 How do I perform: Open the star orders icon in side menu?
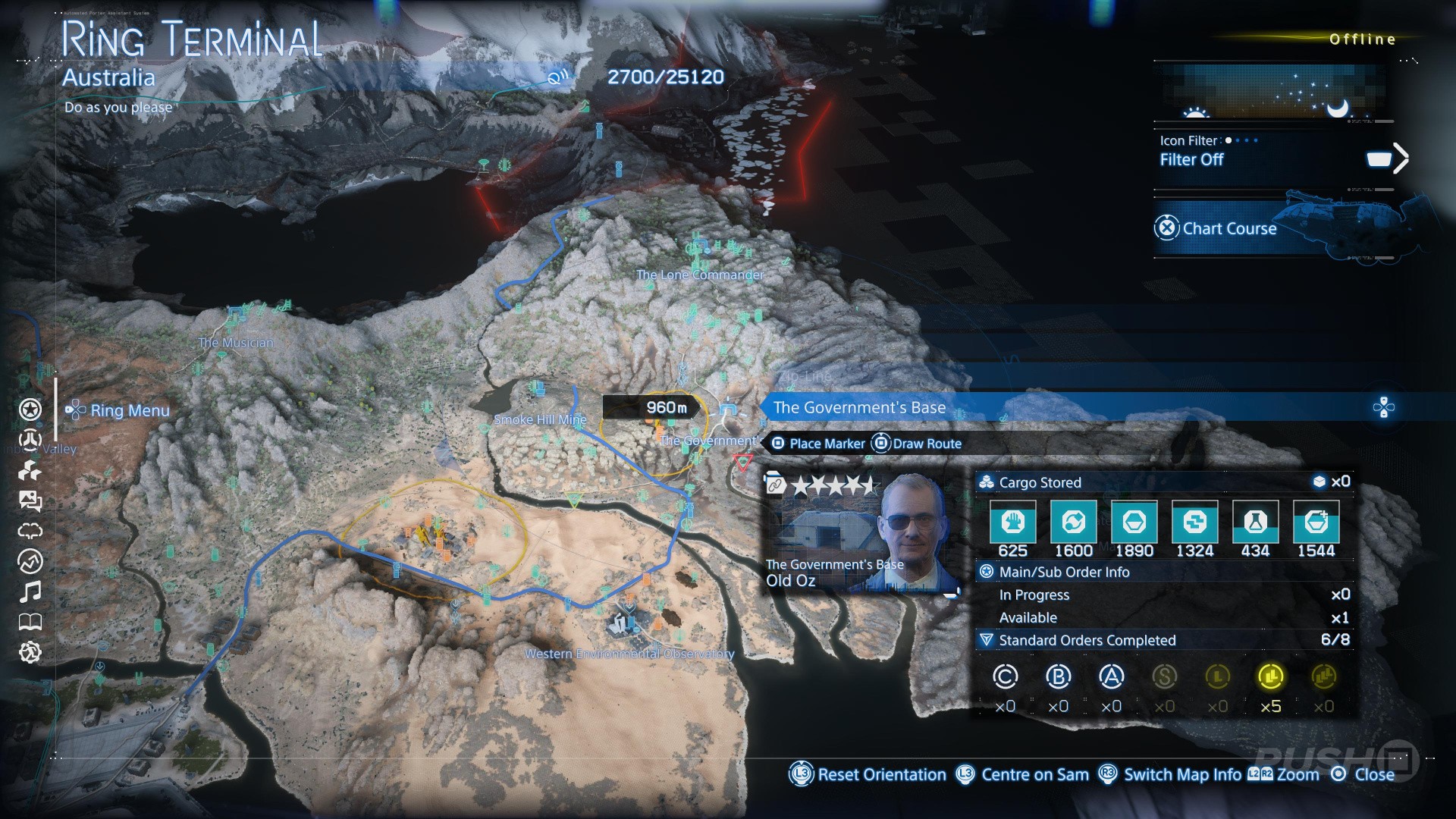[x=30, y=409]
